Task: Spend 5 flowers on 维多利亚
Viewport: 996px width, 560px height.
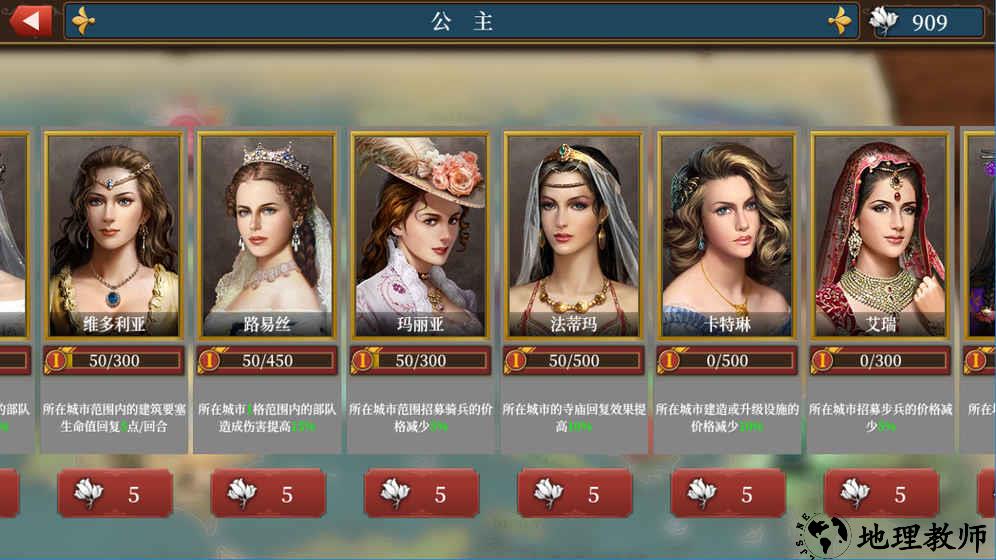Action: (115, 494)
